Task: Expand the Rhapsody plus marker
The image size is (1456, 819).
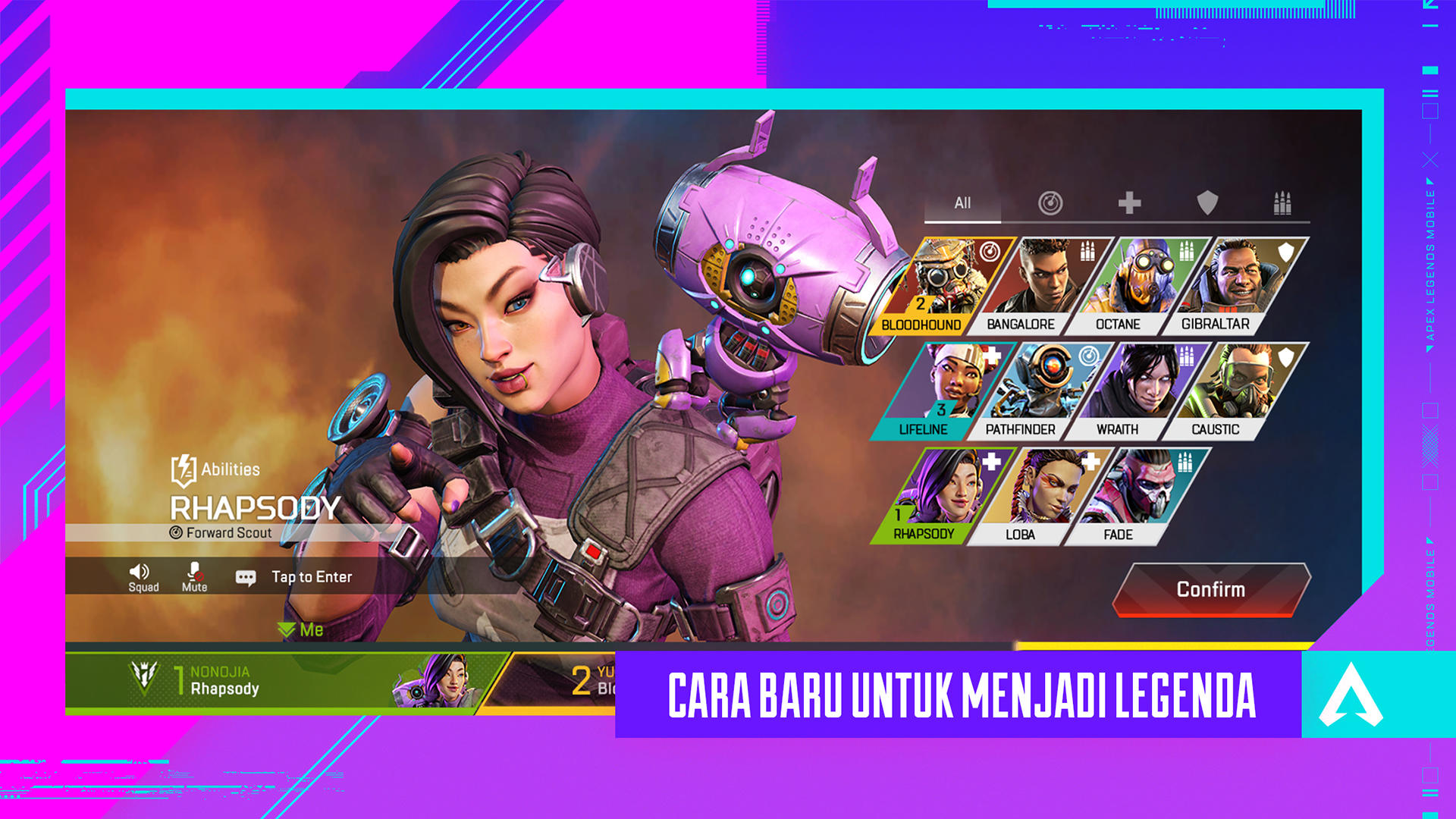Action: point(990,460)
